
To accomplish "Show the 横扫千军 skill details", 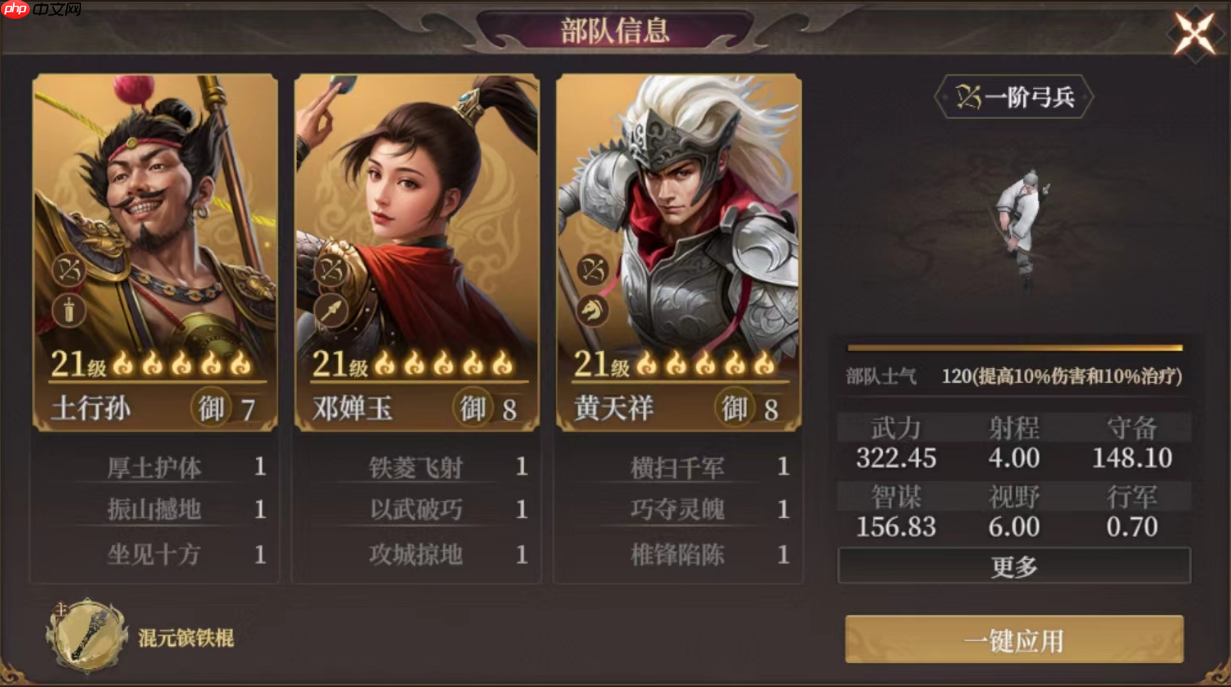I will (679, 467).
